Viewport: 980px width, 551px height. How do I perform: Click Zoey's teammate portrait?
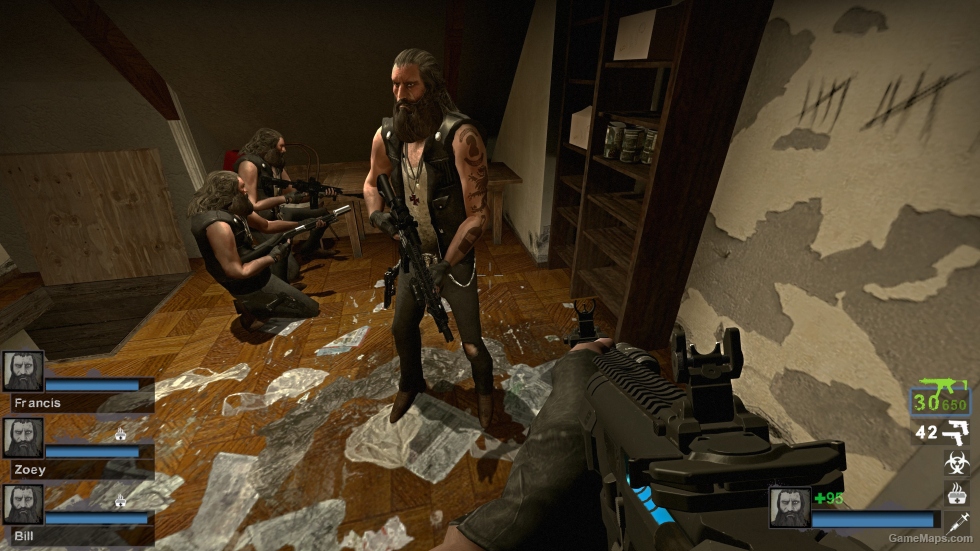click(23, 438)
